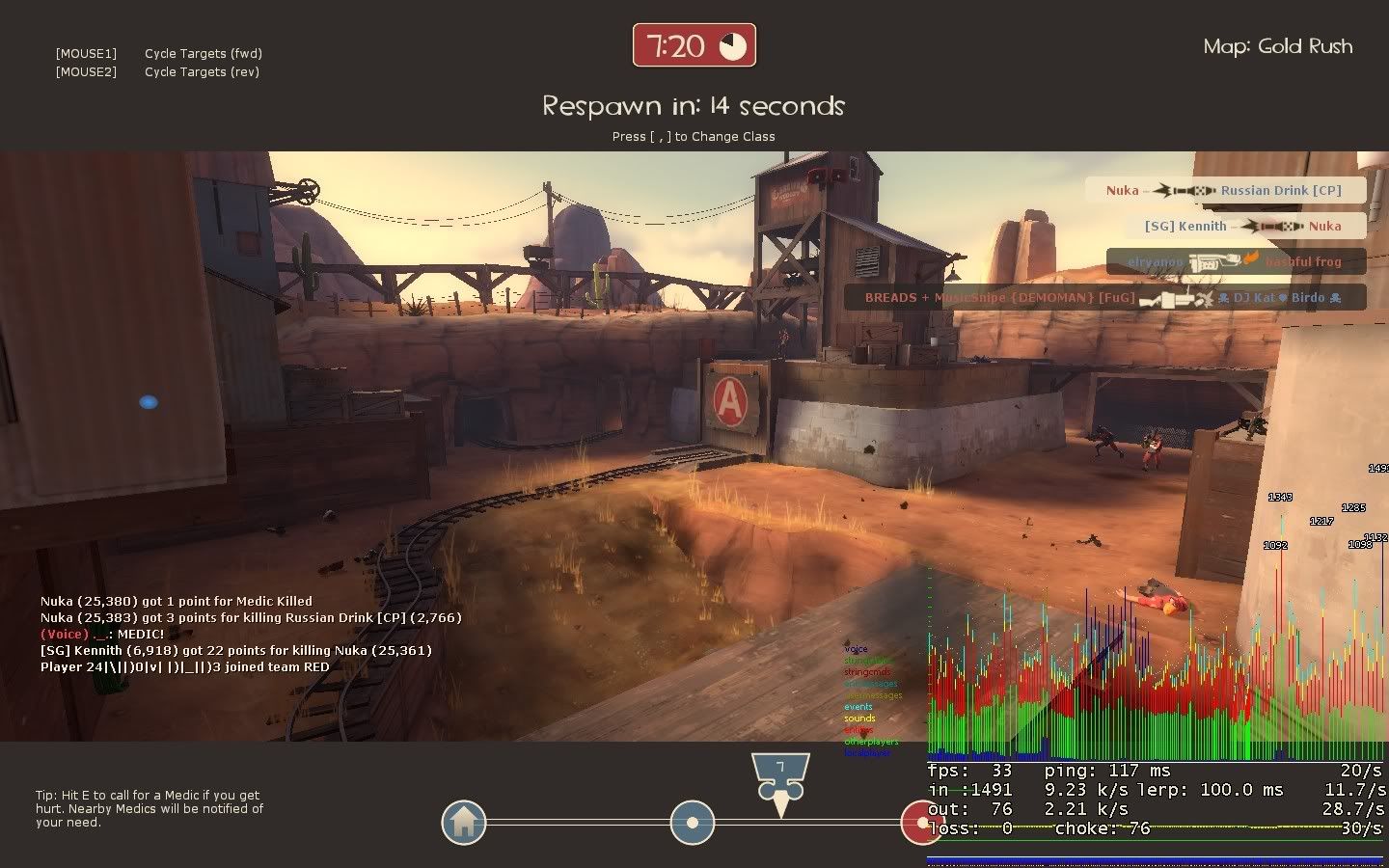Click the red checkpoint circle on the tracker

point(922,823)
